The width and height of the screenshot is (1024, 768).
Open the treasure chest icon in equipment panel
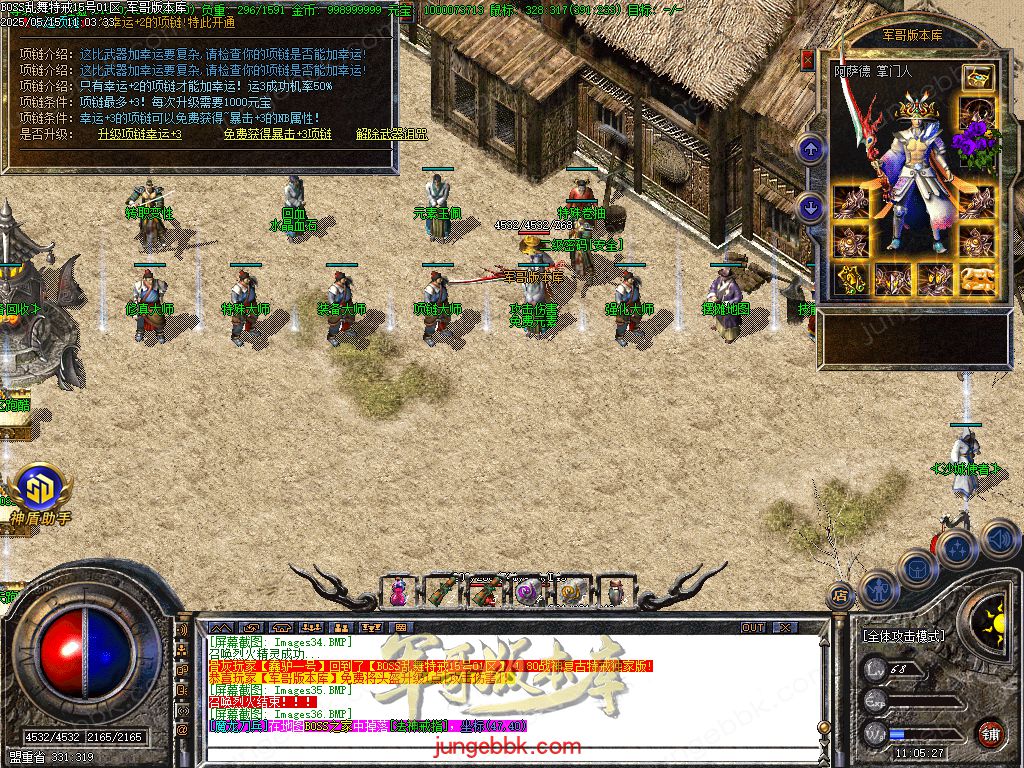[x=978, y=78]
